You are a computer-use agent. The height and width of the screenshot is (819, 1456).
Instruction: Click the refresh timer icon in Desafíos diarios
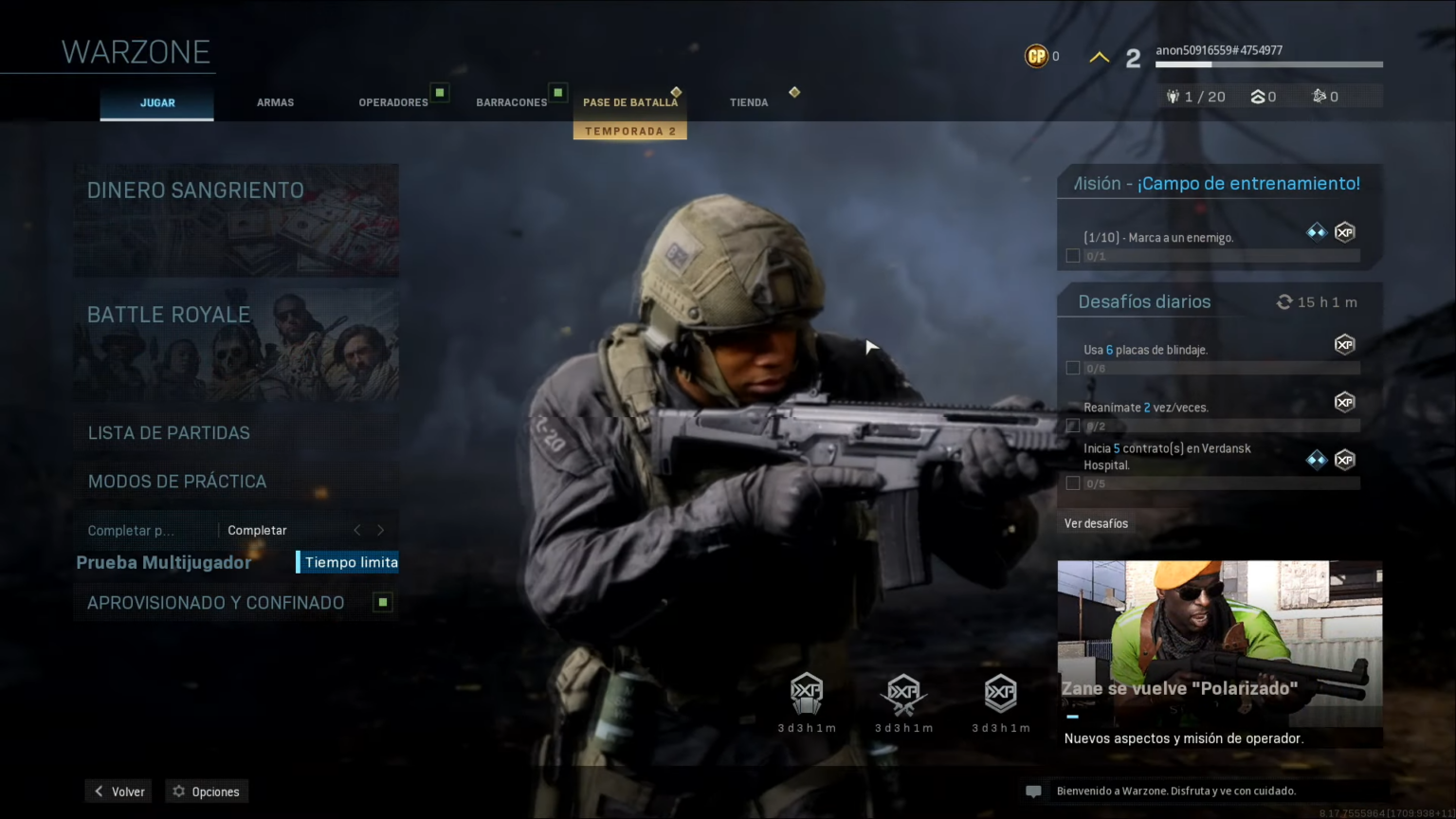pyautogui.click(x=1284, y=301)
